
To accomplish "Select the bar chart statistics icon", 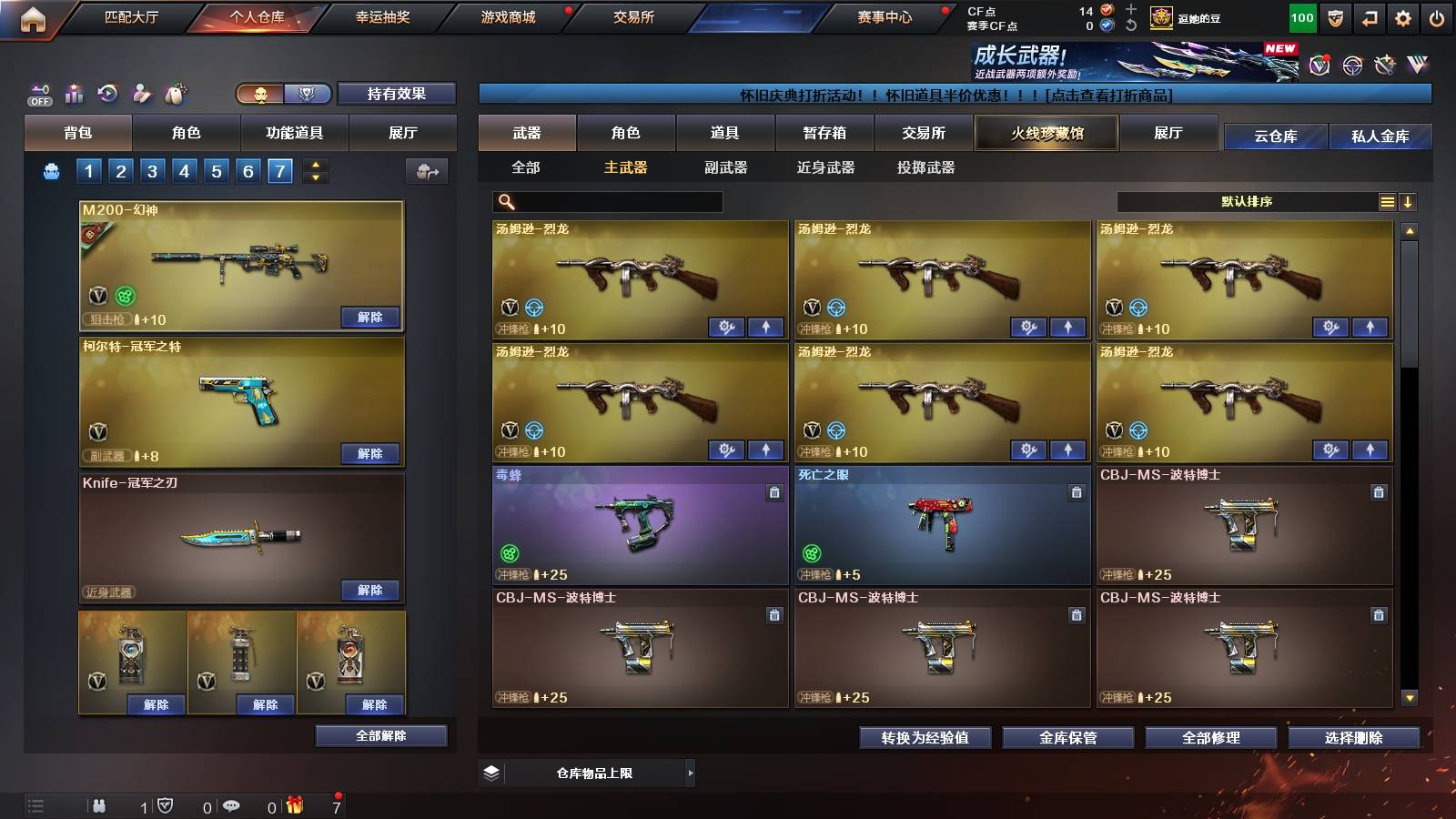I will click(x=73, y=92).
